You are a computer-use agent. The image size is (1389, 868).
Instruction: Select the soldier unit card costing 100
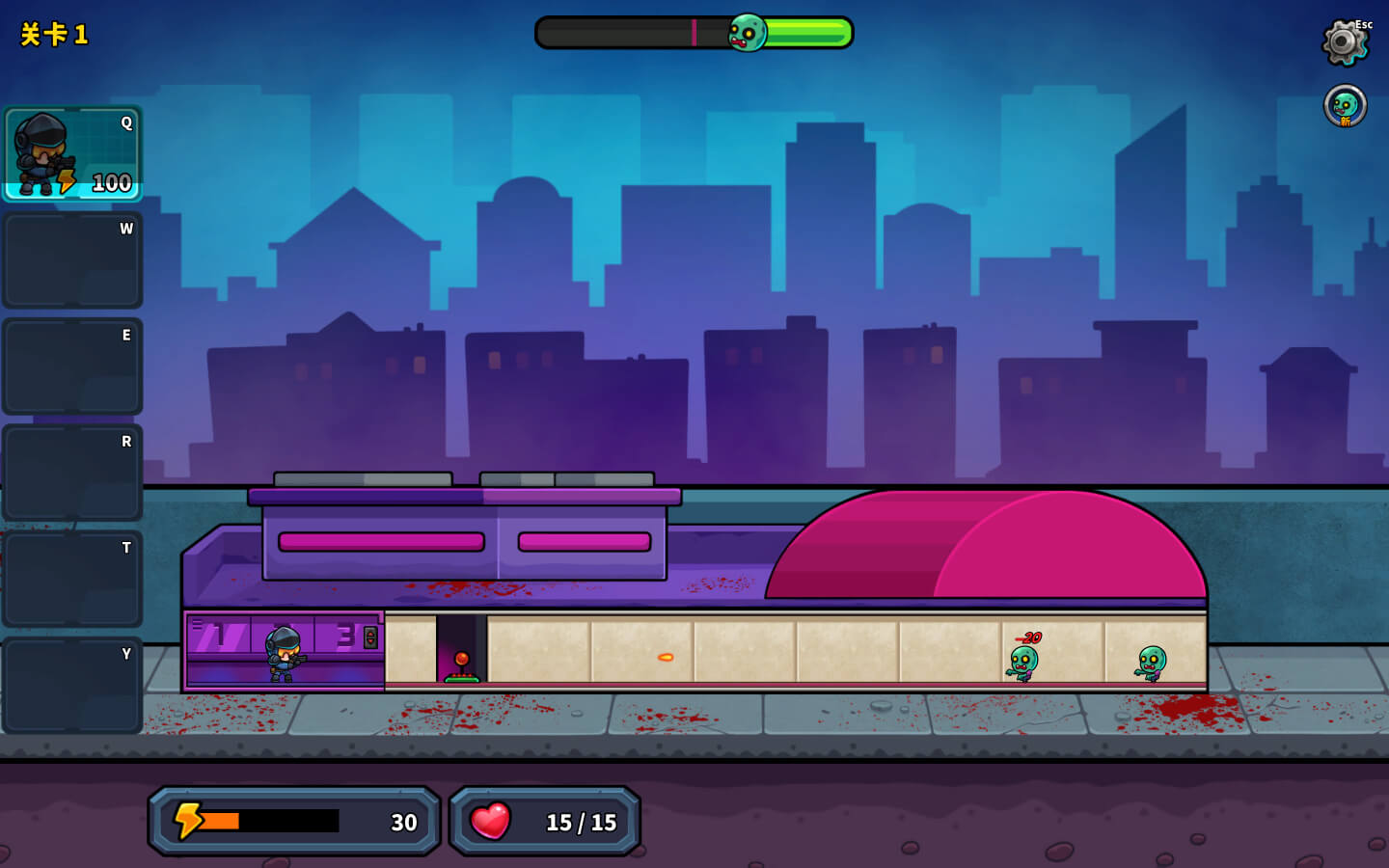click(x=72, y=154)
